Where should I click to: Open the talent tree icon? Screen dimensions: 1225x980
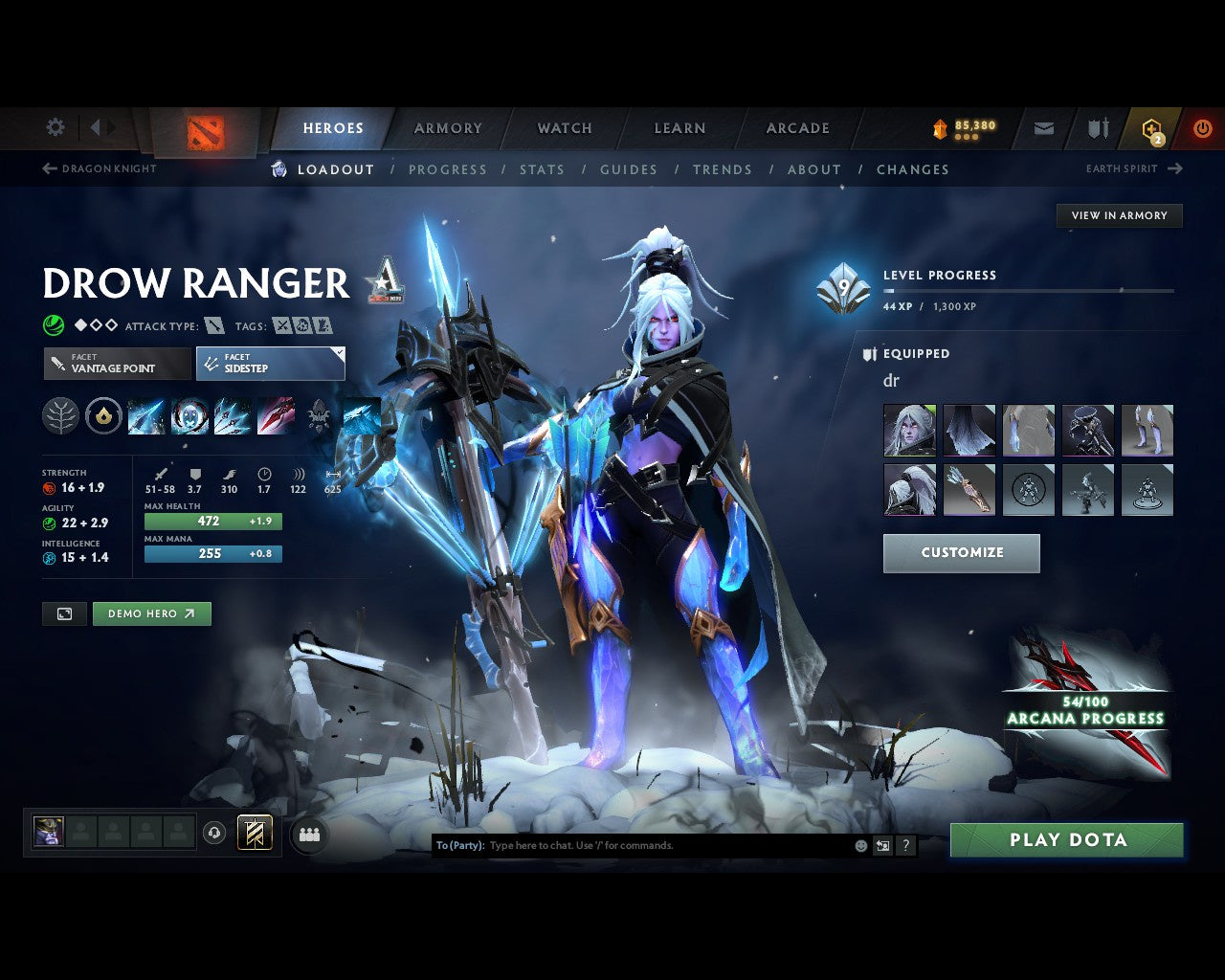point(60,417)
